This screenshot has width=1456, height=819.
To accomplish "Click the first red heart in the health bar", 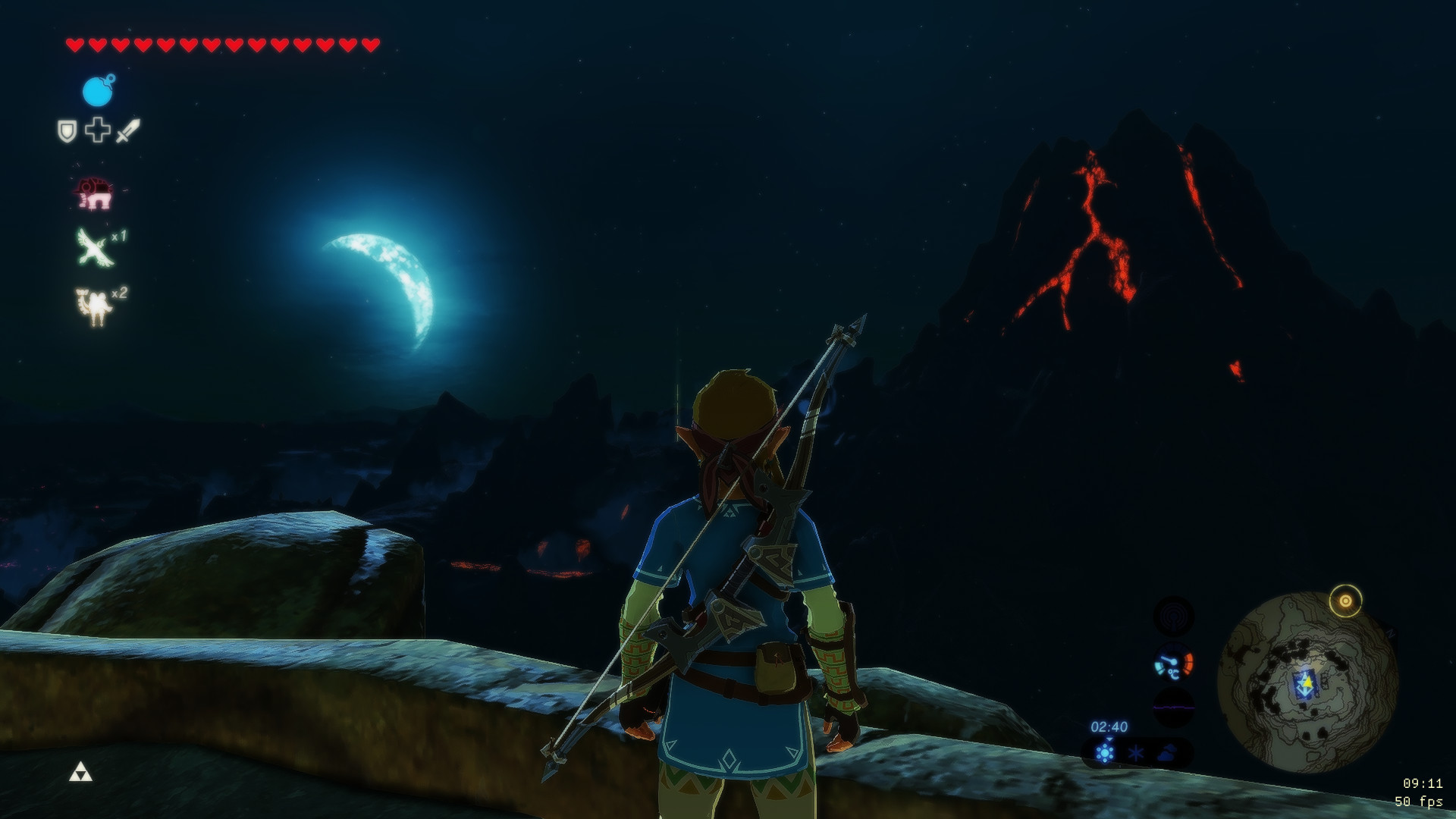I will click(76, 44).
